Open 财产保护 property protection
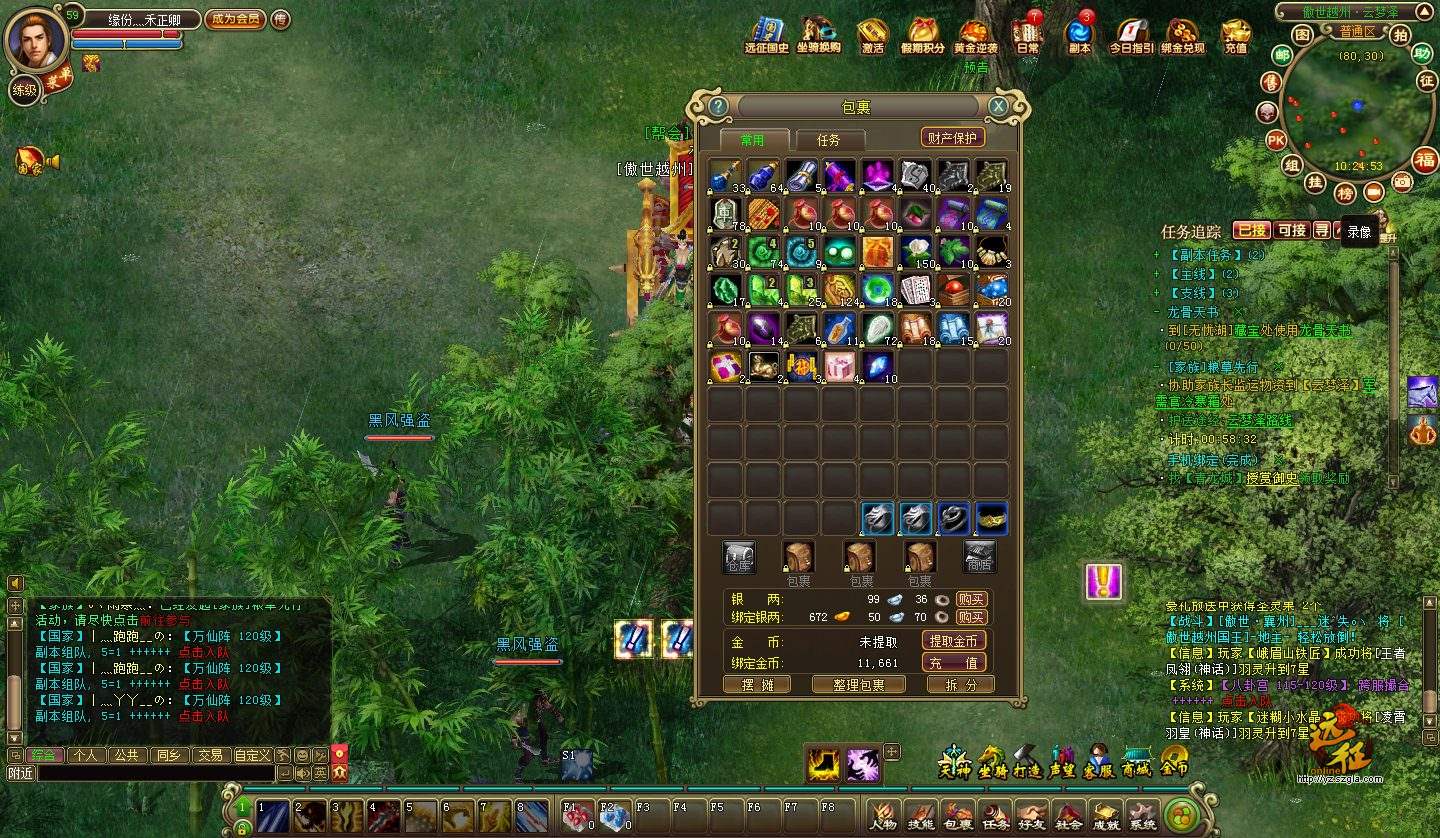This screenshot has height=838, width=1440. (952, 138)
